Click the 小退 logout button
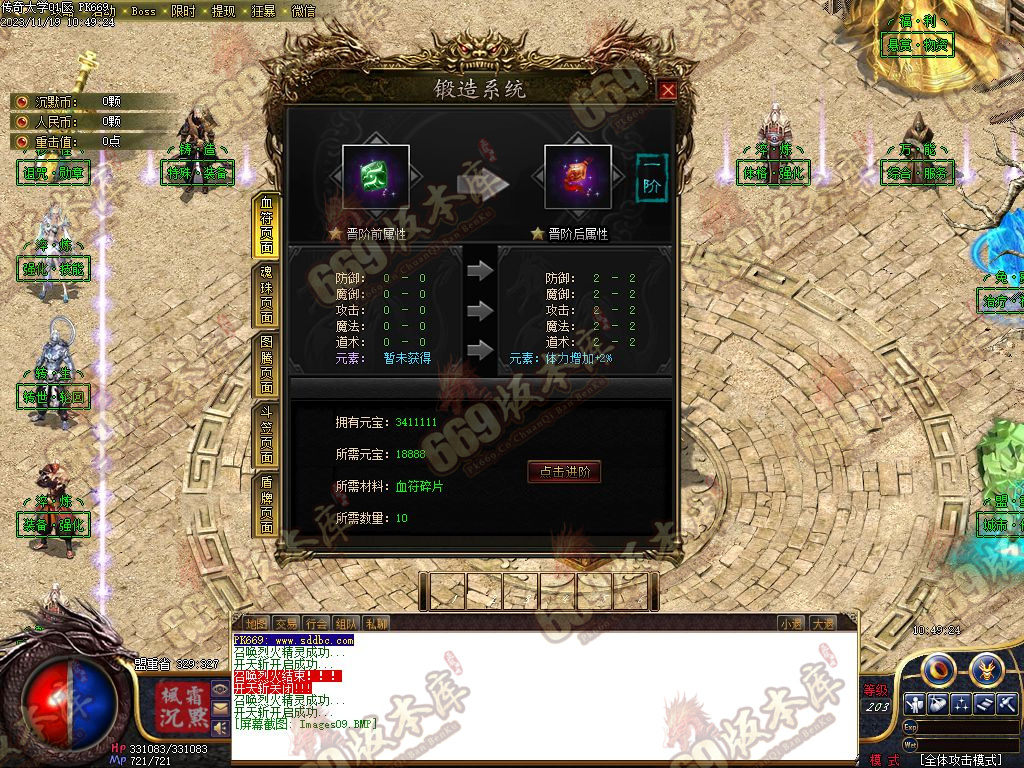 click(x=791, y=623)
